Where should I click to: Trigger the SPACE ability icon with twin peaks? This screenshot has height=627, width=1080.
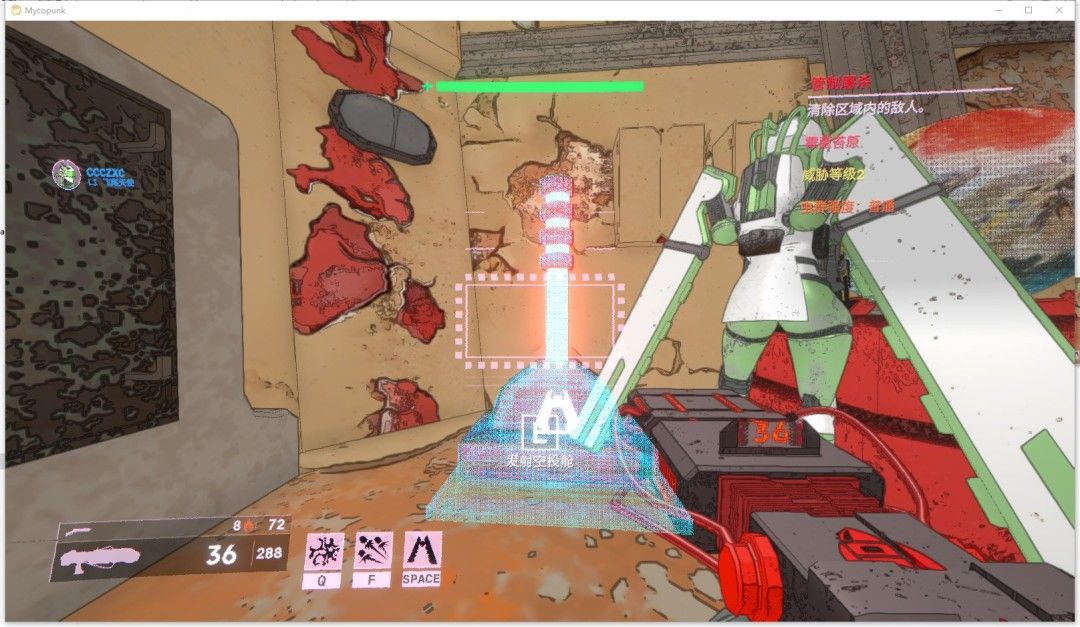click(422, 551)
